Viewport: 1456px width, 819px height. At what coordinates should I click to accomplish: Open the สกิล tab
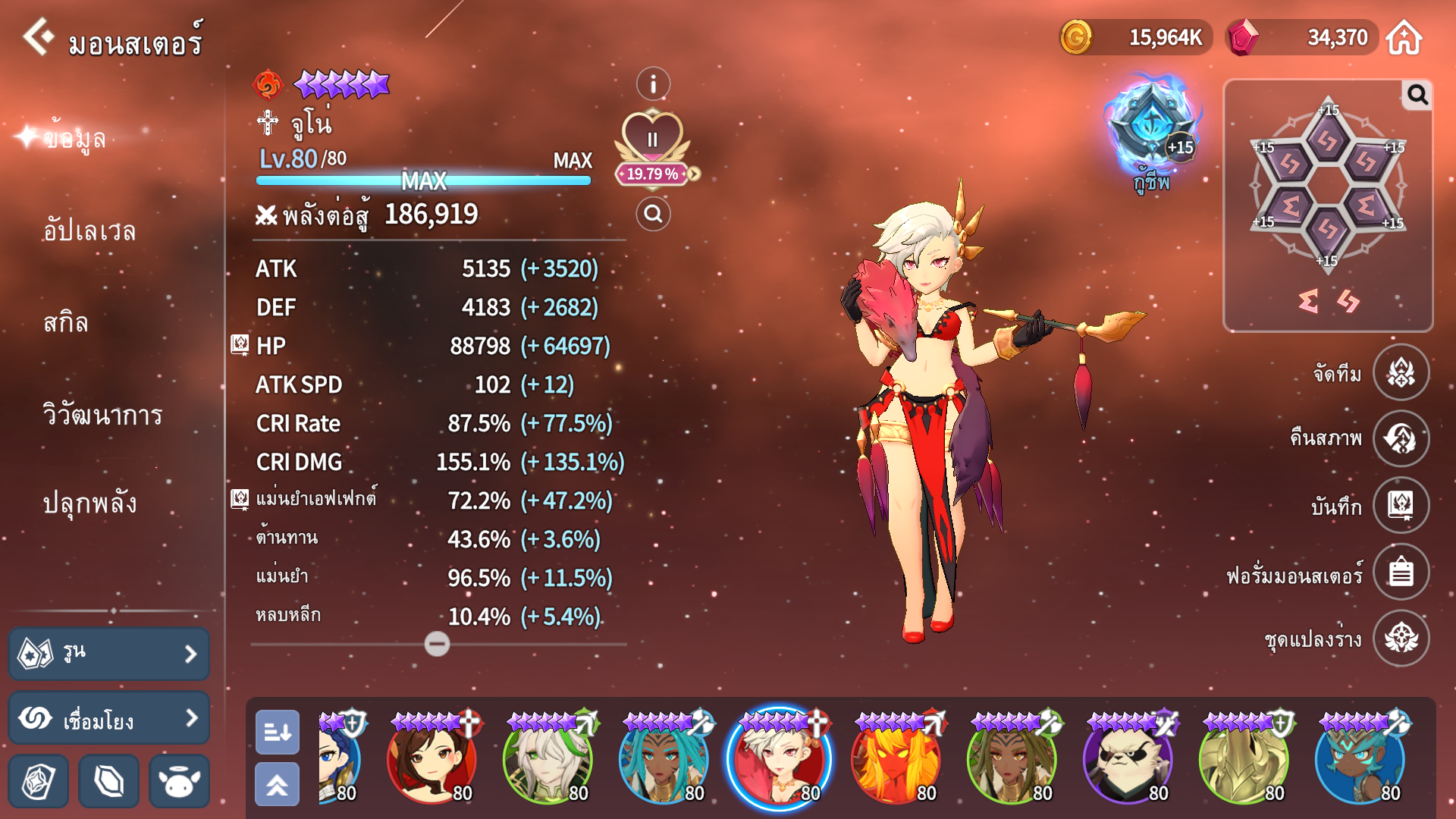point(66,323)
